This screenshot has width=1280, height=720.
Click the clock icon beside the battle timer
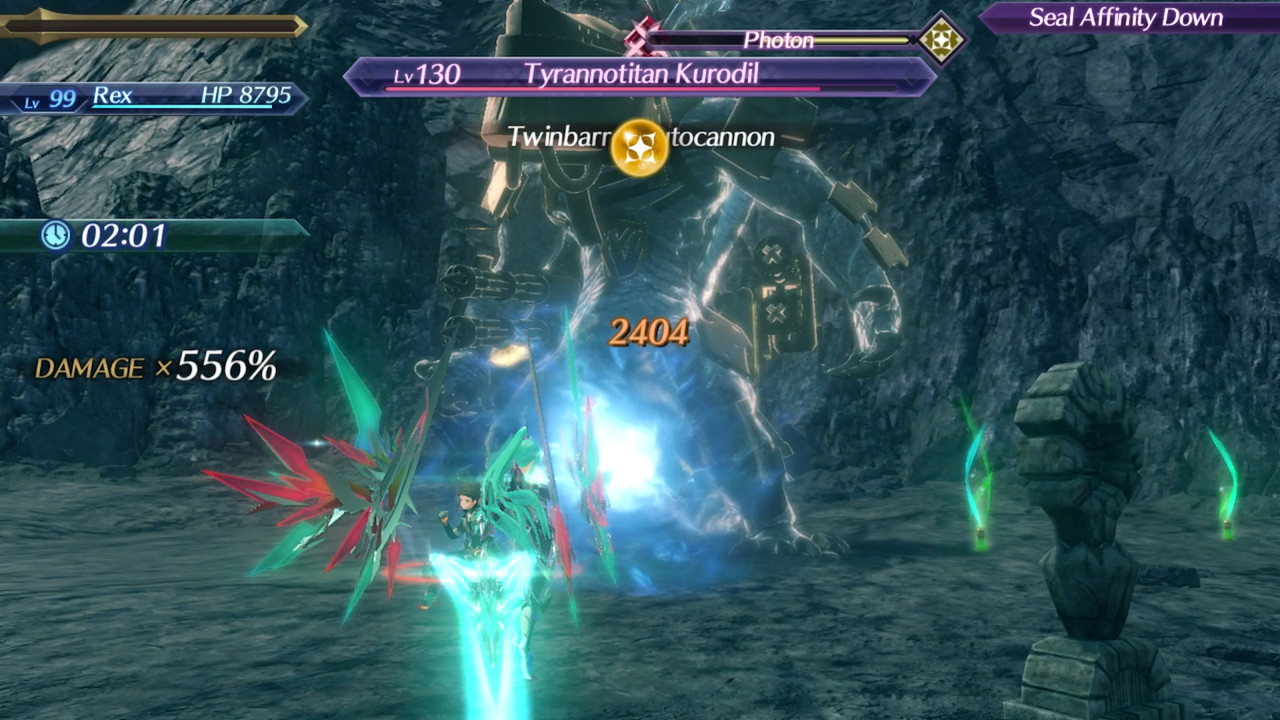click(57, 237)
